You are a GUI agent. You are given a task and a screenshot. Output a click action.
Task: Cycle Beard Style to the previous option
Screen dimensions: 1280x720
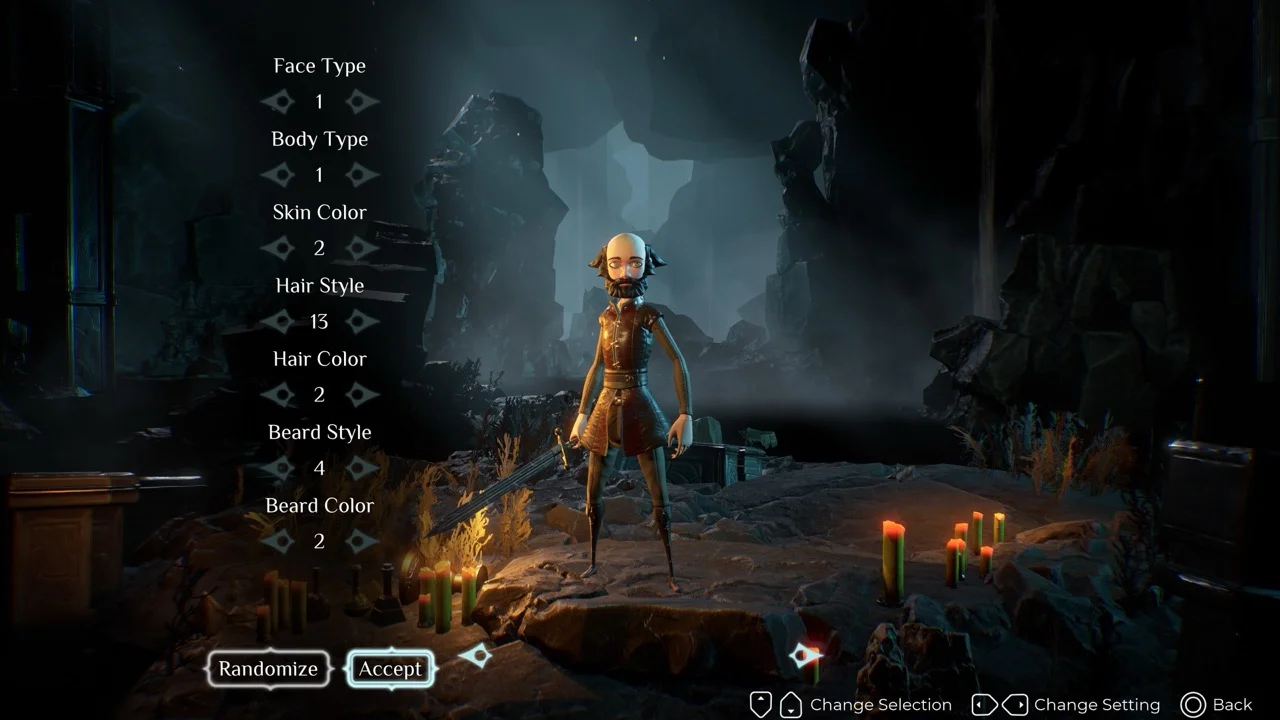coord(277,468)
